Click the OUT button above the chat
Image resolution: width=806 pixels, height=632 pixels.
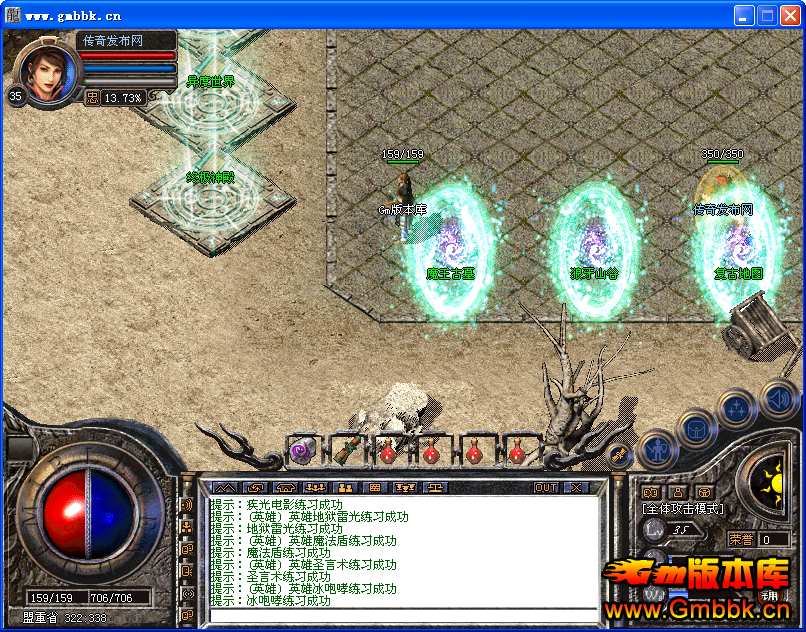point(546,488)
